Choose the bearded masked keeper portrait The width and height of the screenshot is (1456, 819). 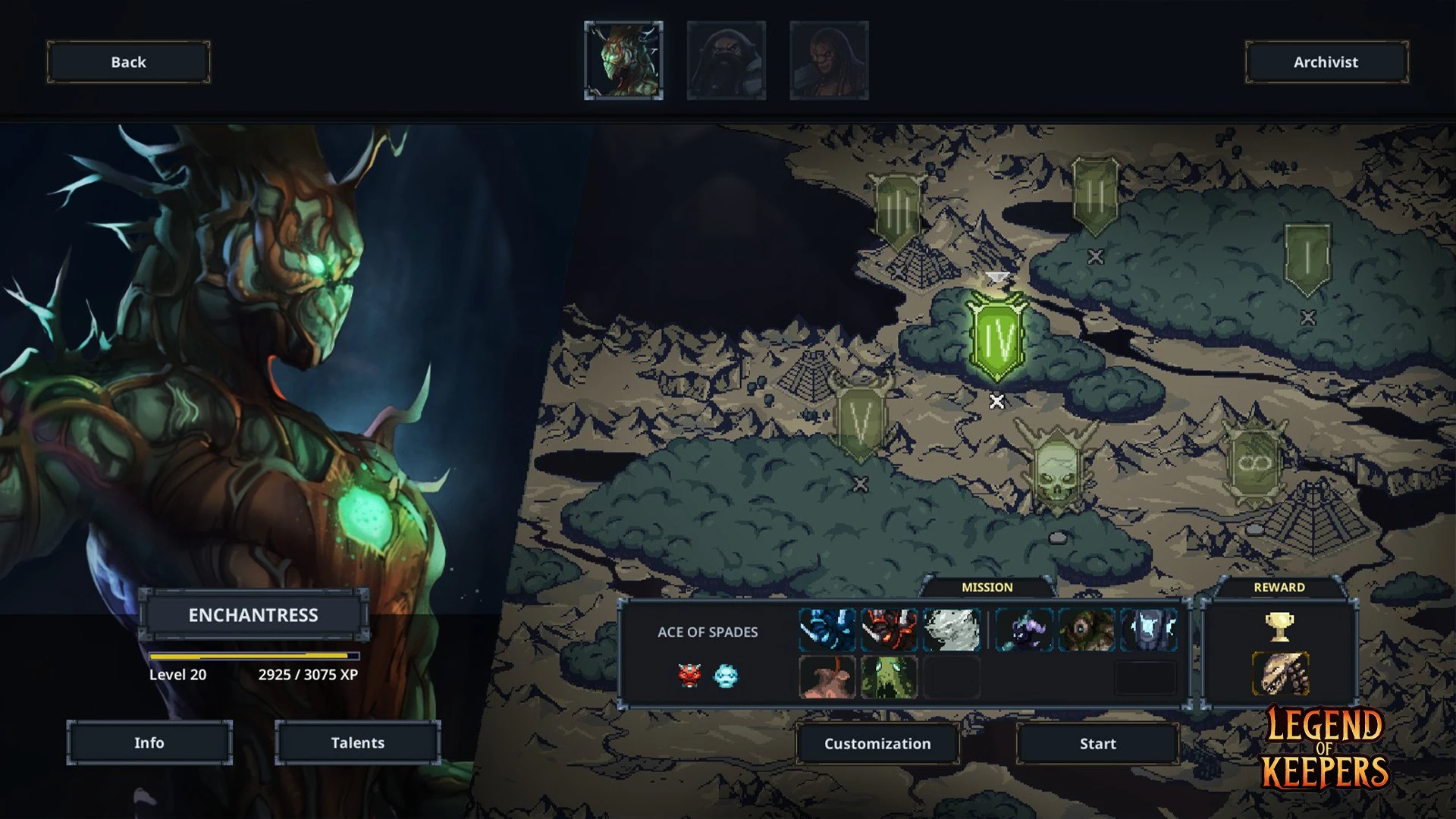point(726,61)
